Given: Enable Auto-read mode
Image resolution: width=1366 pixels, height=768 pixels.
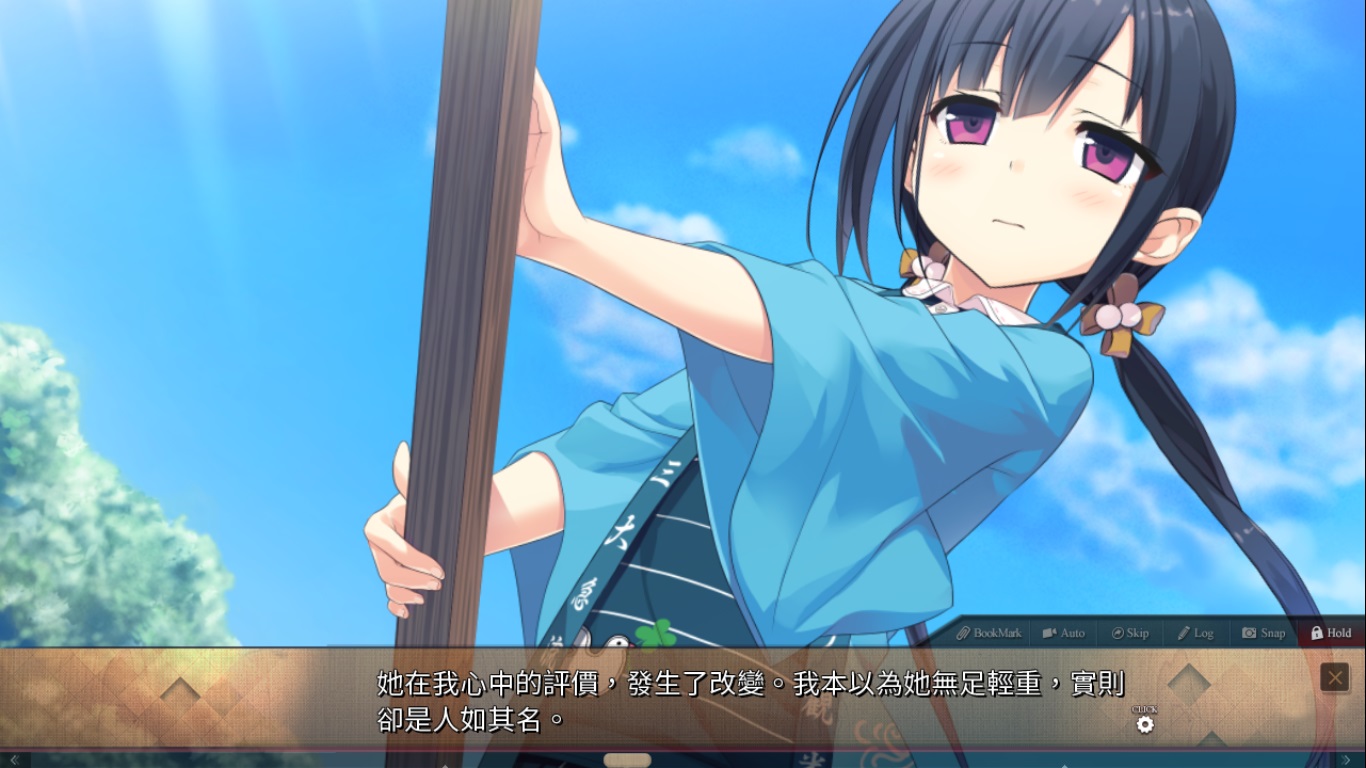Looking at the screenshot, I should (x=1063, y=632).
